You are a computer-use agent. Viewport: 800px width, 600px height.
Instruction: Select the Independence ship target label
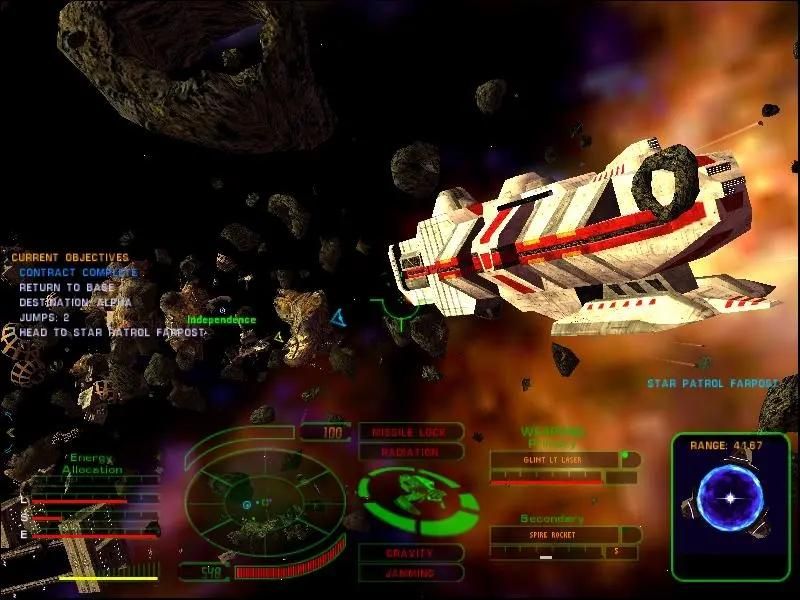click(x=221, y=320)
